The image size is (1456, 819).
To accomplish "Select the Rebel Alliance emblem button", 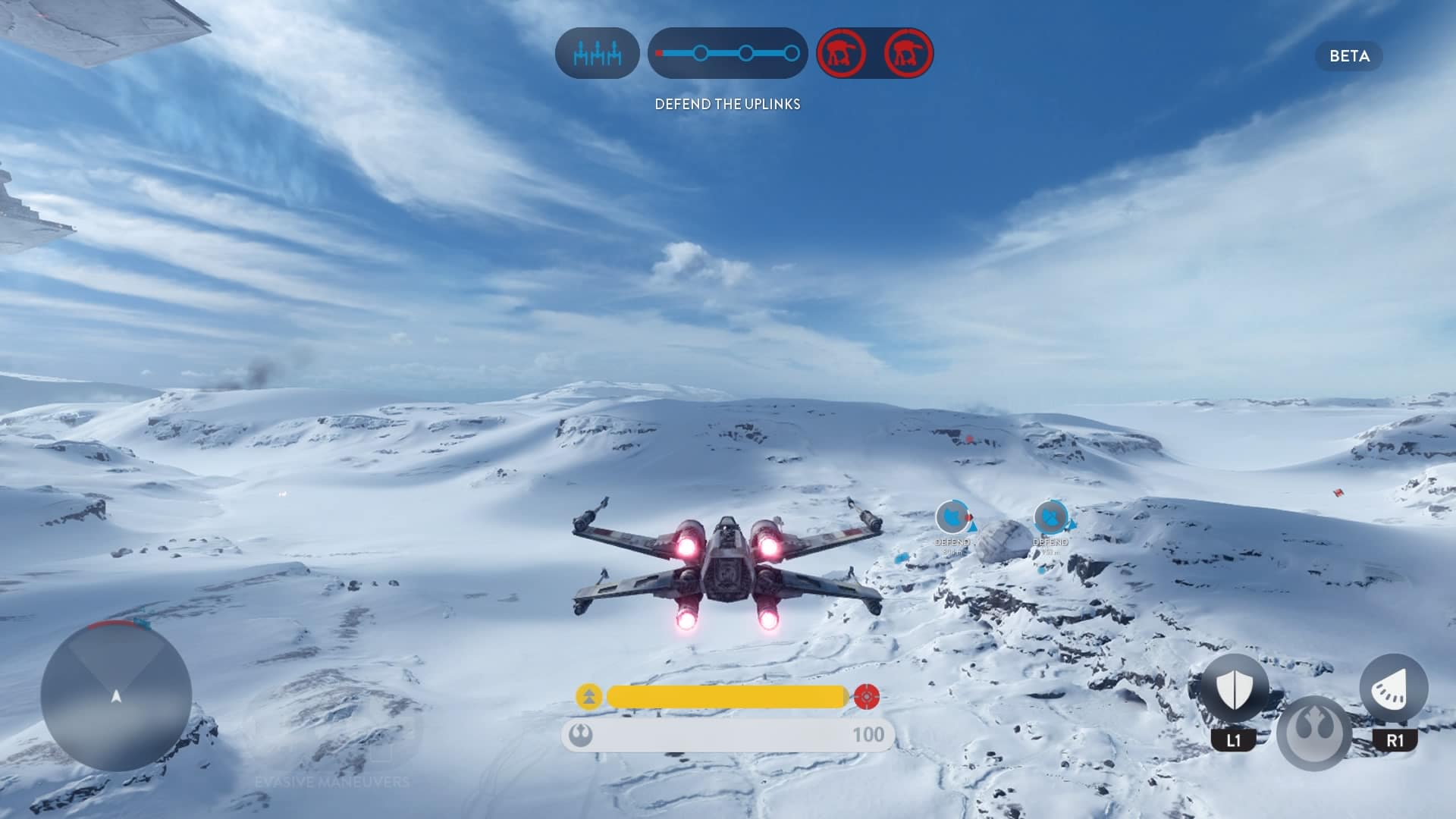I will pyautogui.click(x=1314, y=732).
